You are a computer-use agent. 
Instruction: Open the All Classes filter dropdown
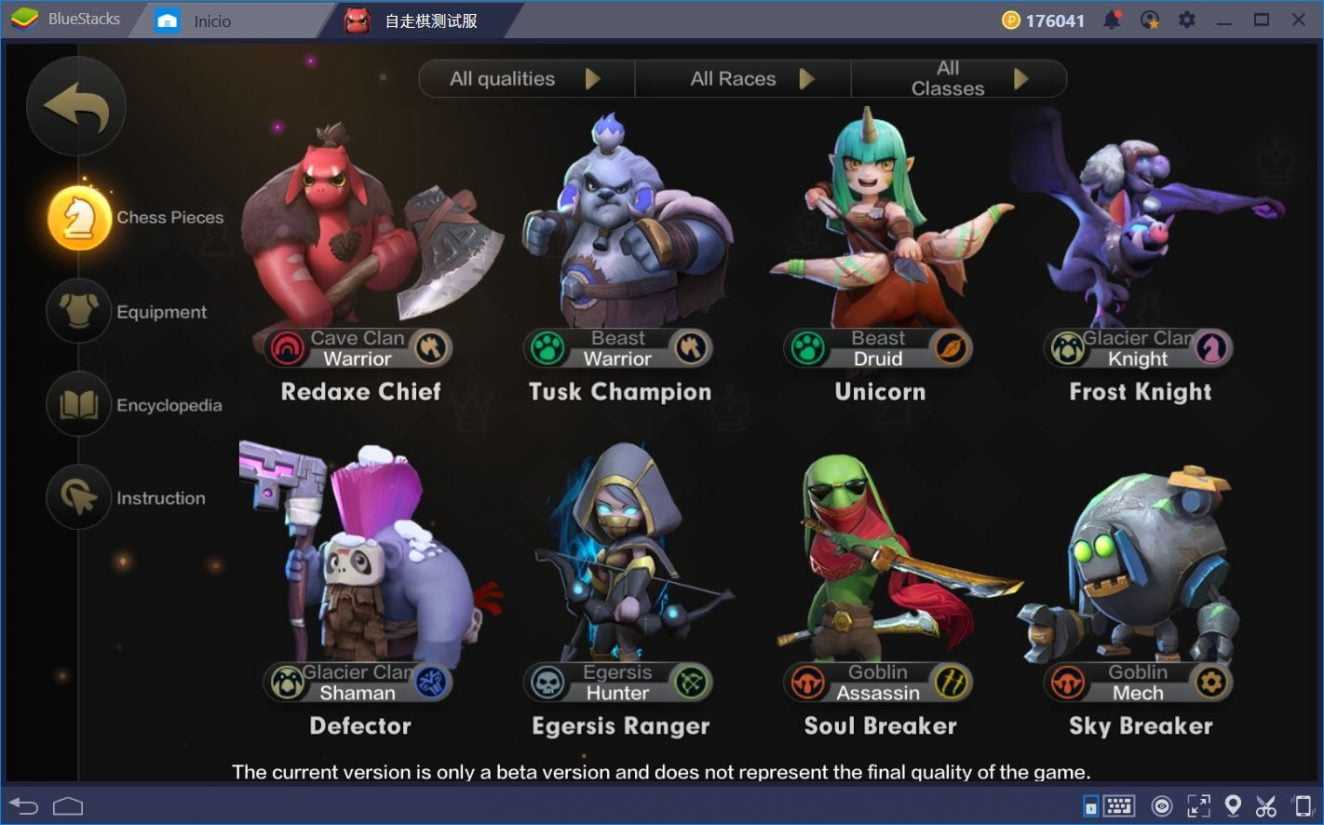point(958,79)
